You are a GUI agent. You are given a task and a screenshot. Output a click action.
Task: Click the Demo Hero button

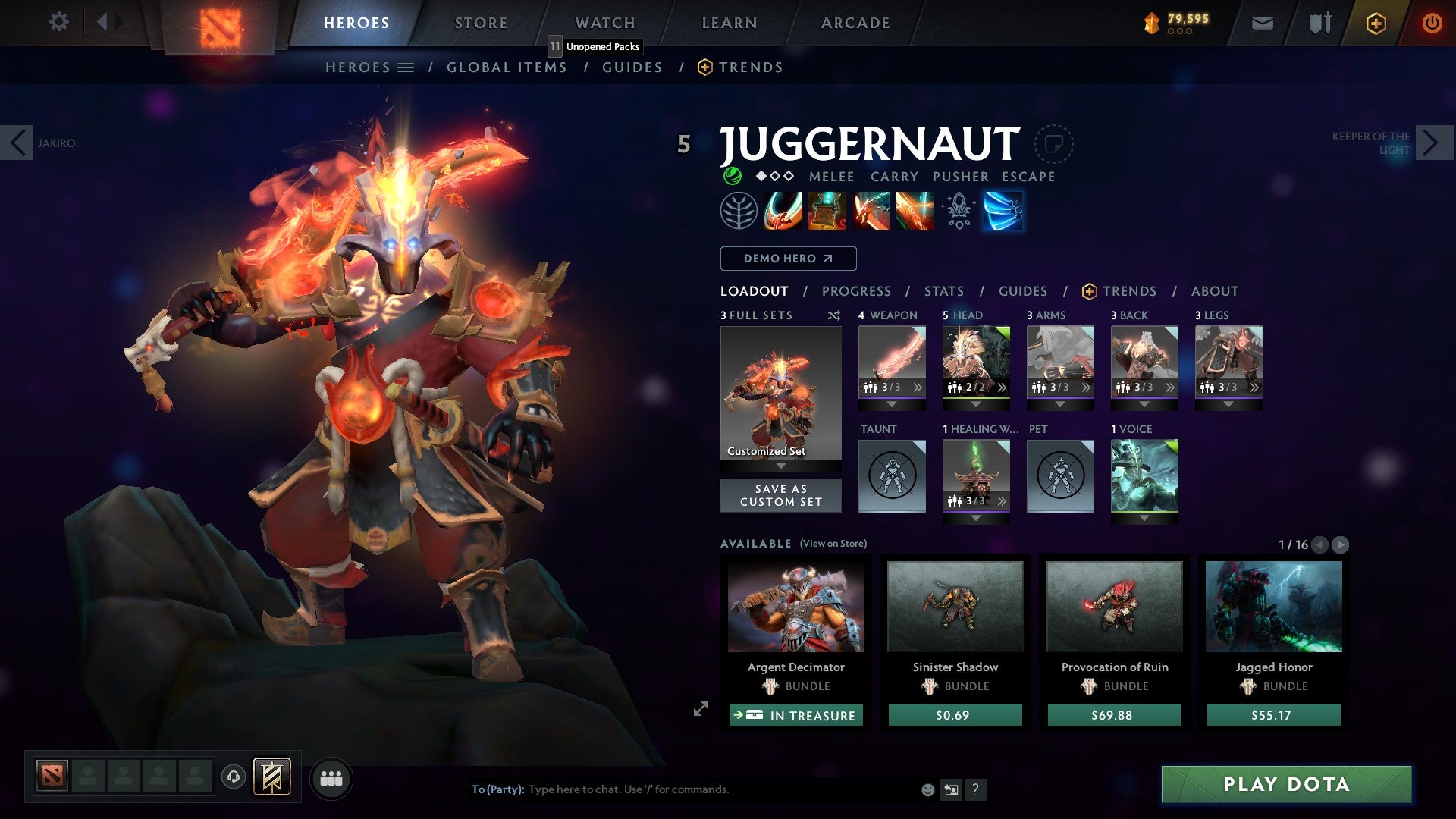[x=786, y=258]
